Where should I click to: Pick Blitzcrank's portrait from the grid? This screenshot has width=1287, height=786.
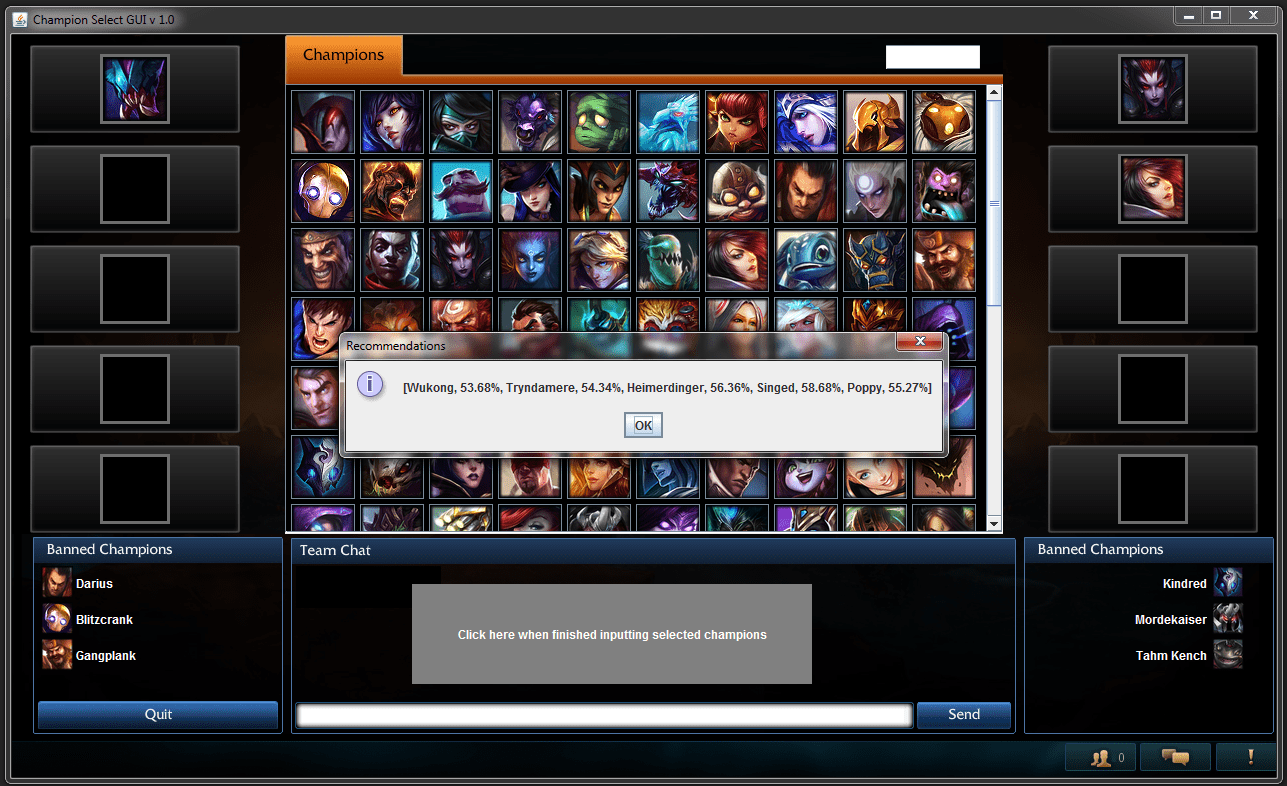tap(322, 190)
